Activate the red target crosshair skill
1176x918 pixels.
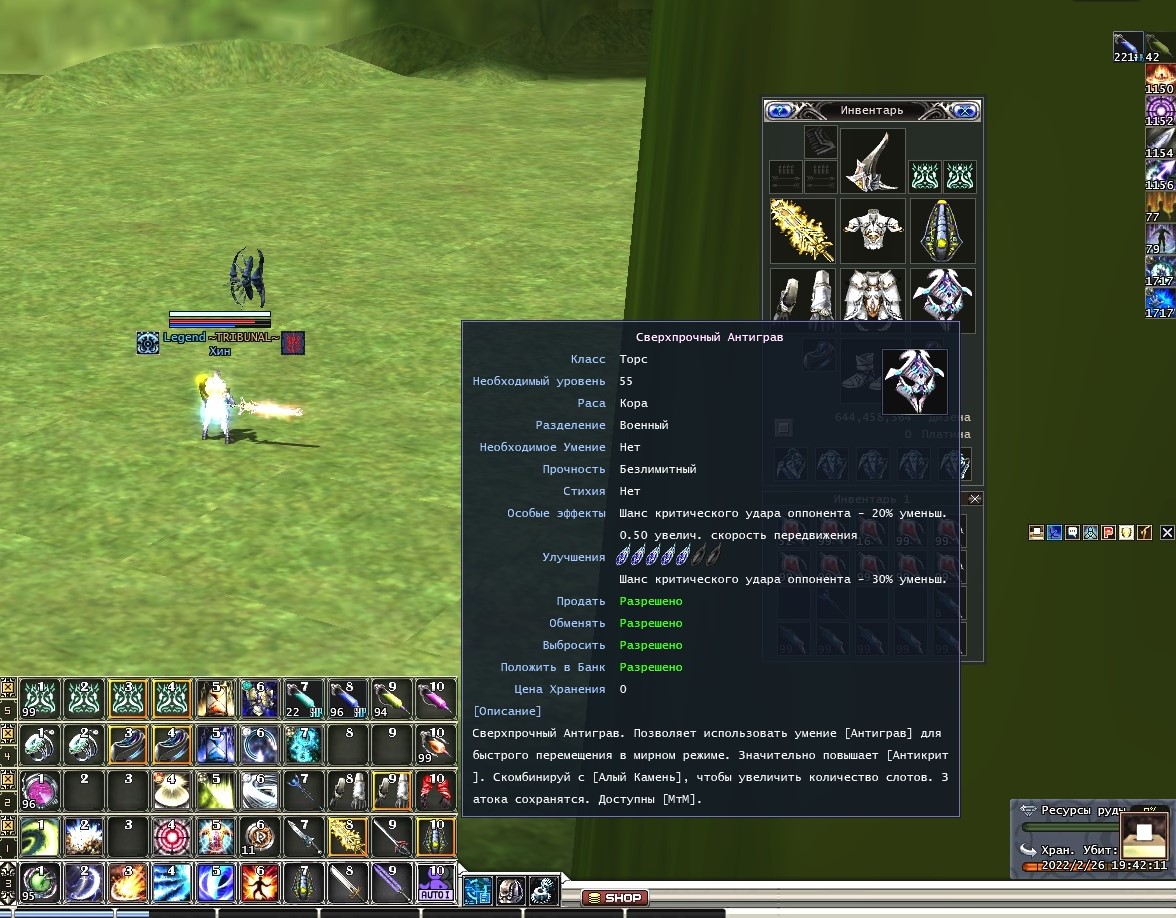(x=171, y=836)
